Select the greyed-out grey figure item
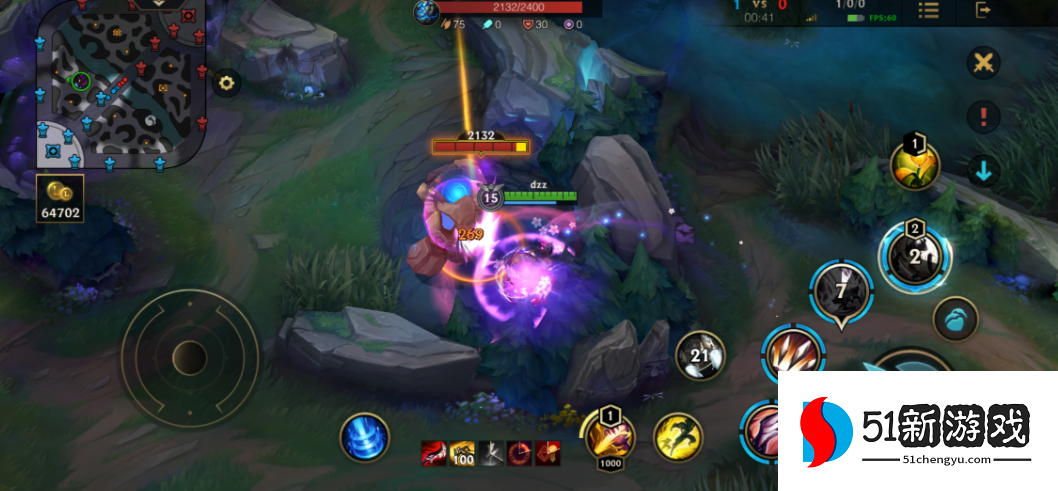1058x491 pixels. pyautogui.click(x=491, y=453)
